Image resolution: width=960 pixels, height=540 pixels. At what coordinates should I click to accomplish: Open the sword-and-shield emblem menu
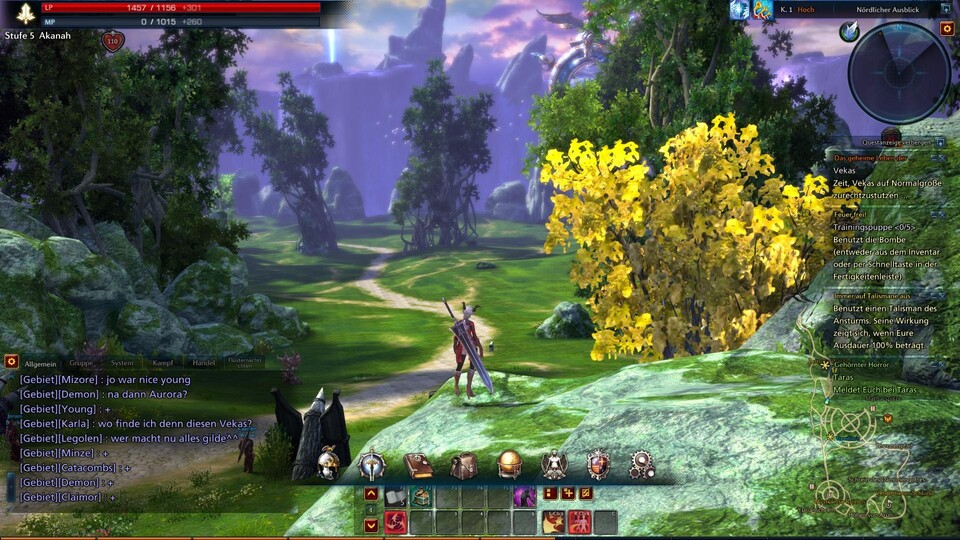click(372, 465)
